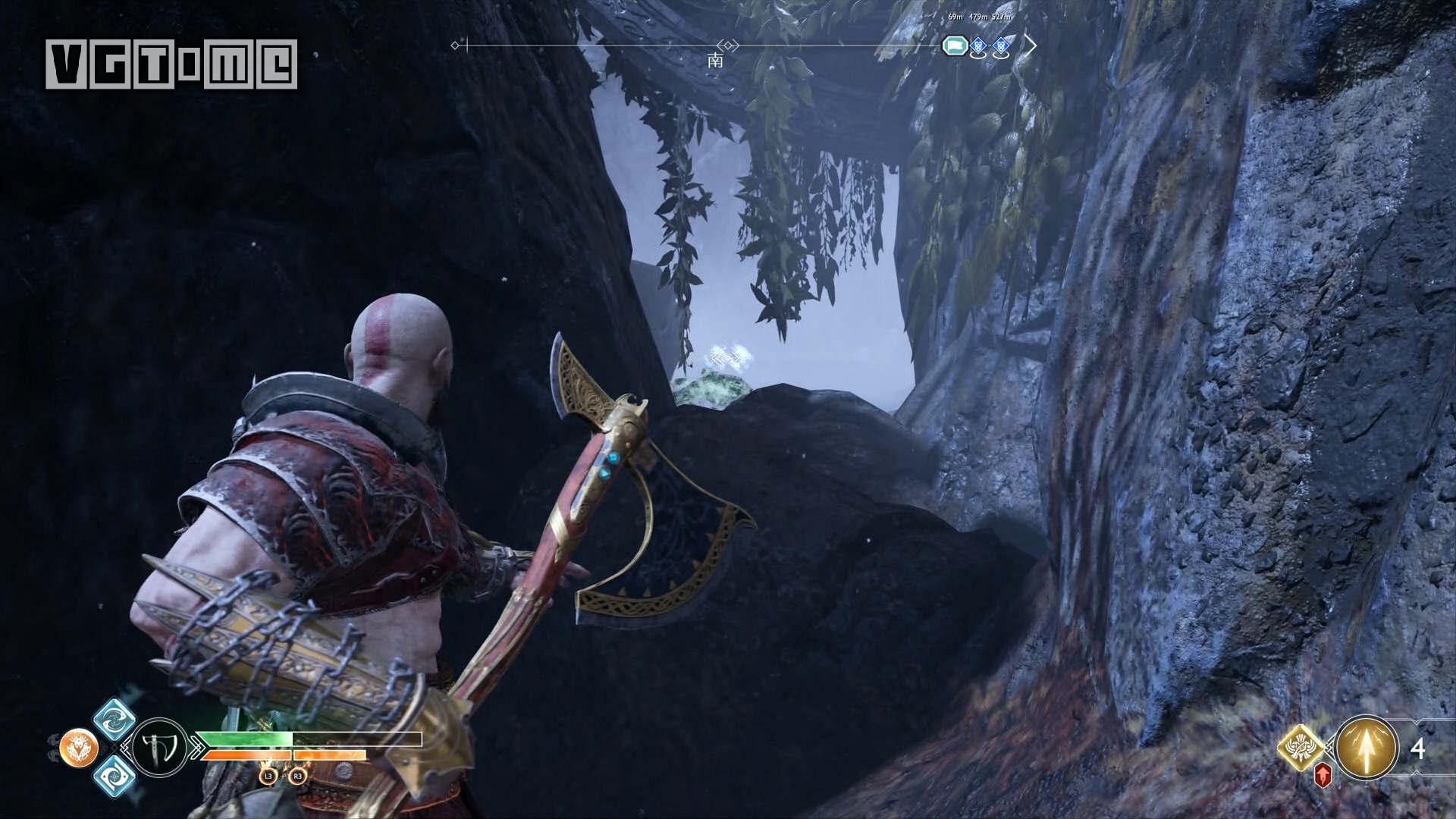Select the Leviathan Axe weapon icon
The image size is (1456, 819).
tap(160, 748)
